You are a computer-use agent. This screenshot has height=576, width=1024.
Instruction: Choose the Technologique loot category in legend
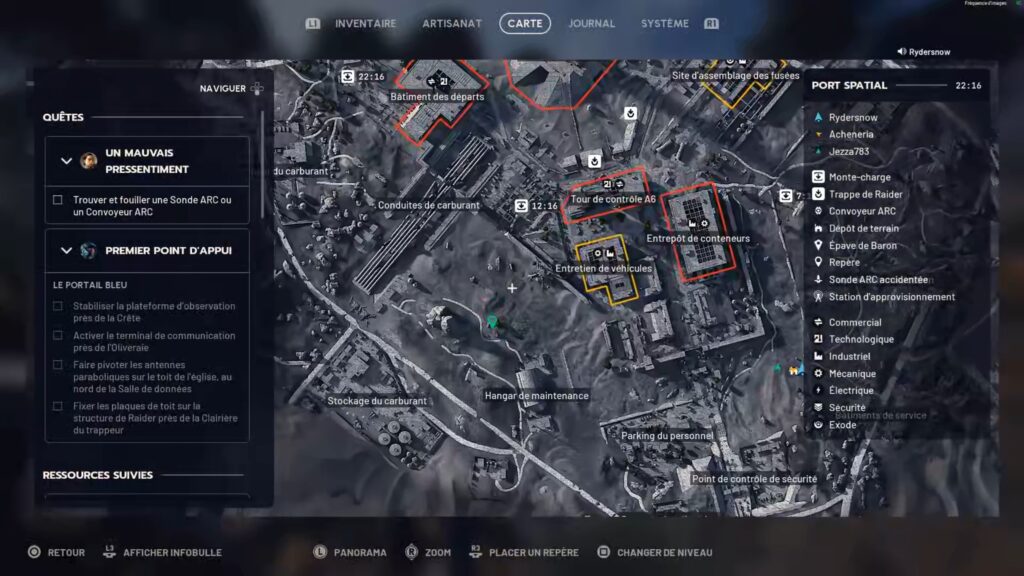click(x=861, y=339)
